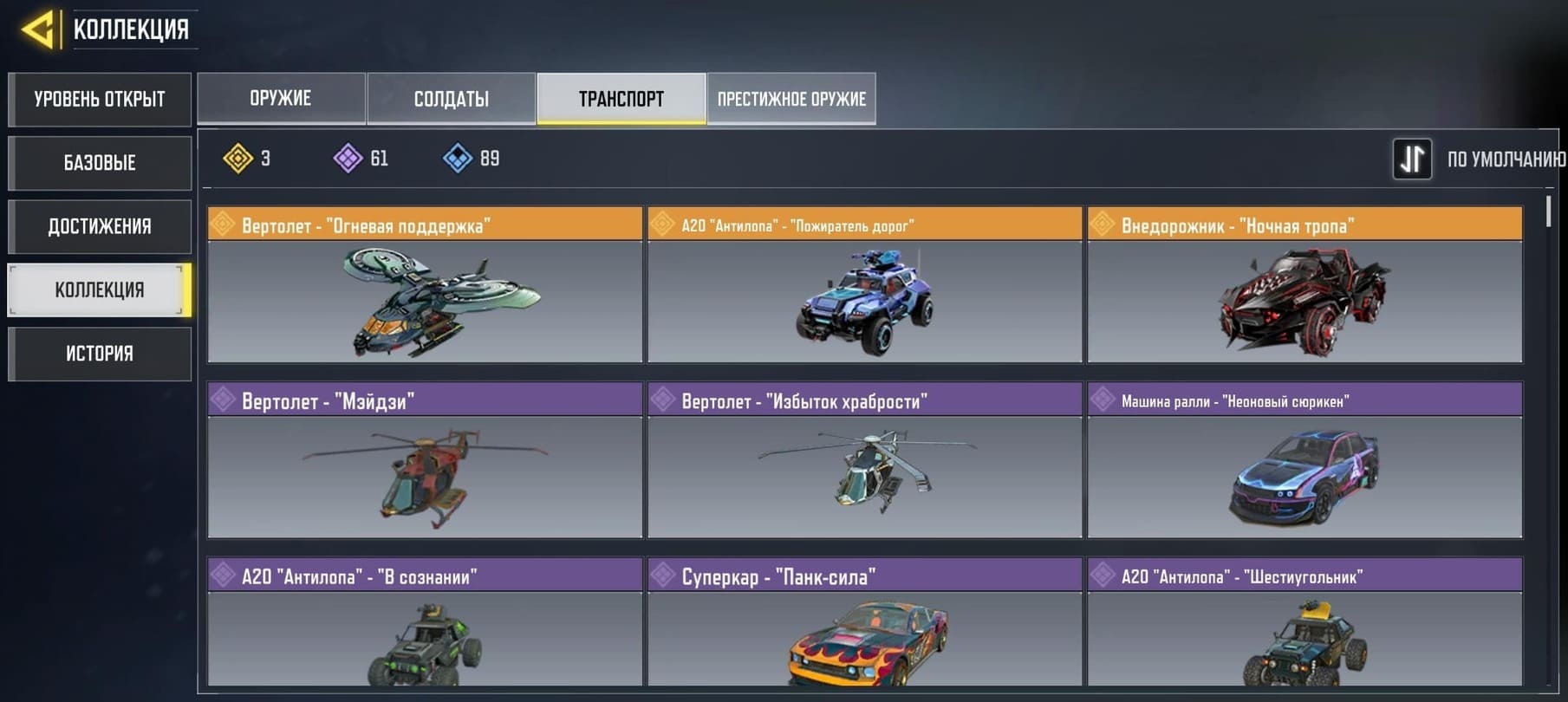Image resolution: width=1568 pixels, height=702 pixels.
Task: Filter by the blue rare rarity icon
Action: 458,159
